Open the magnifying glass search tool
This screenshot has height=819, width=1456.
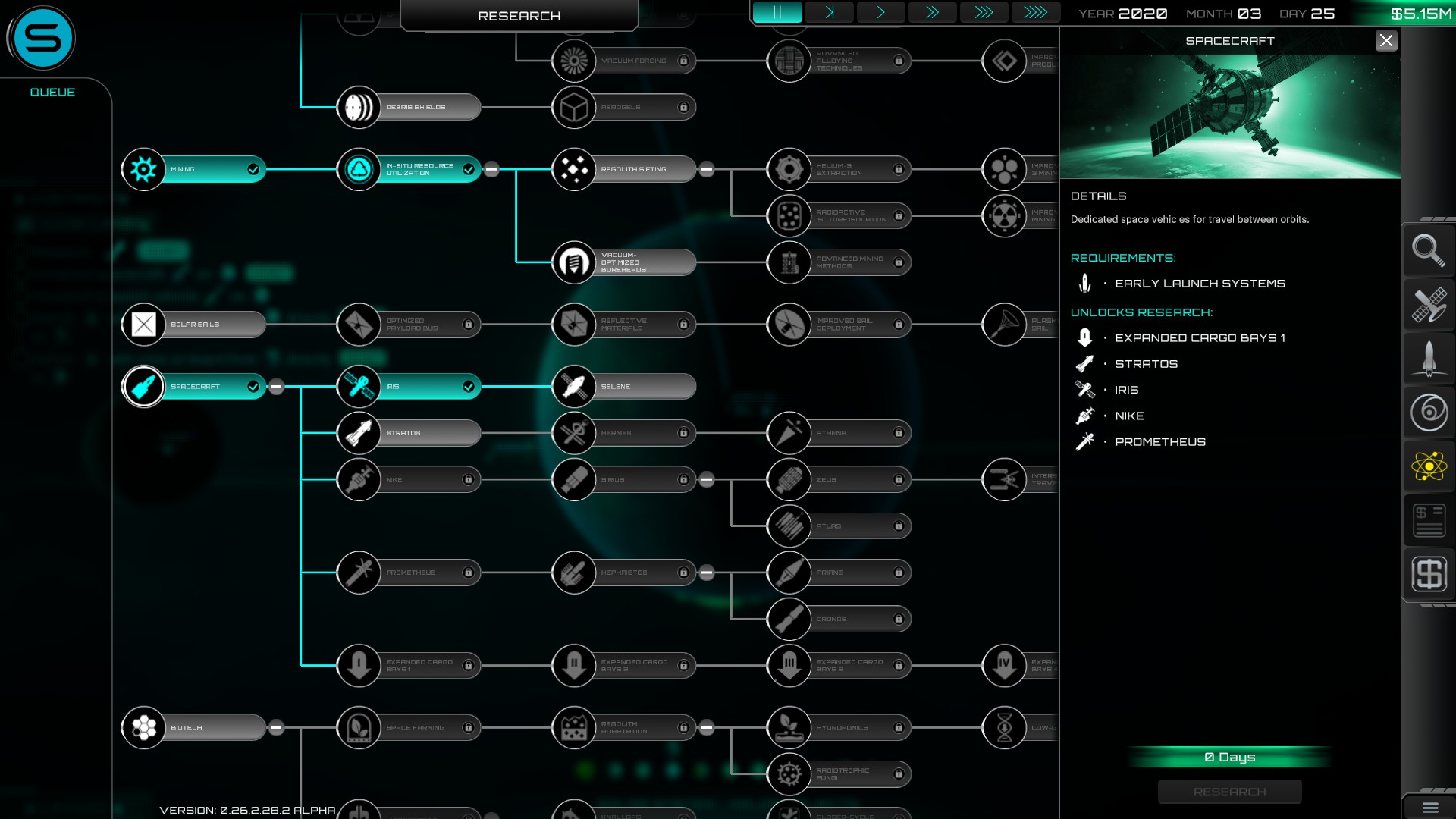tap(1429, 250)
